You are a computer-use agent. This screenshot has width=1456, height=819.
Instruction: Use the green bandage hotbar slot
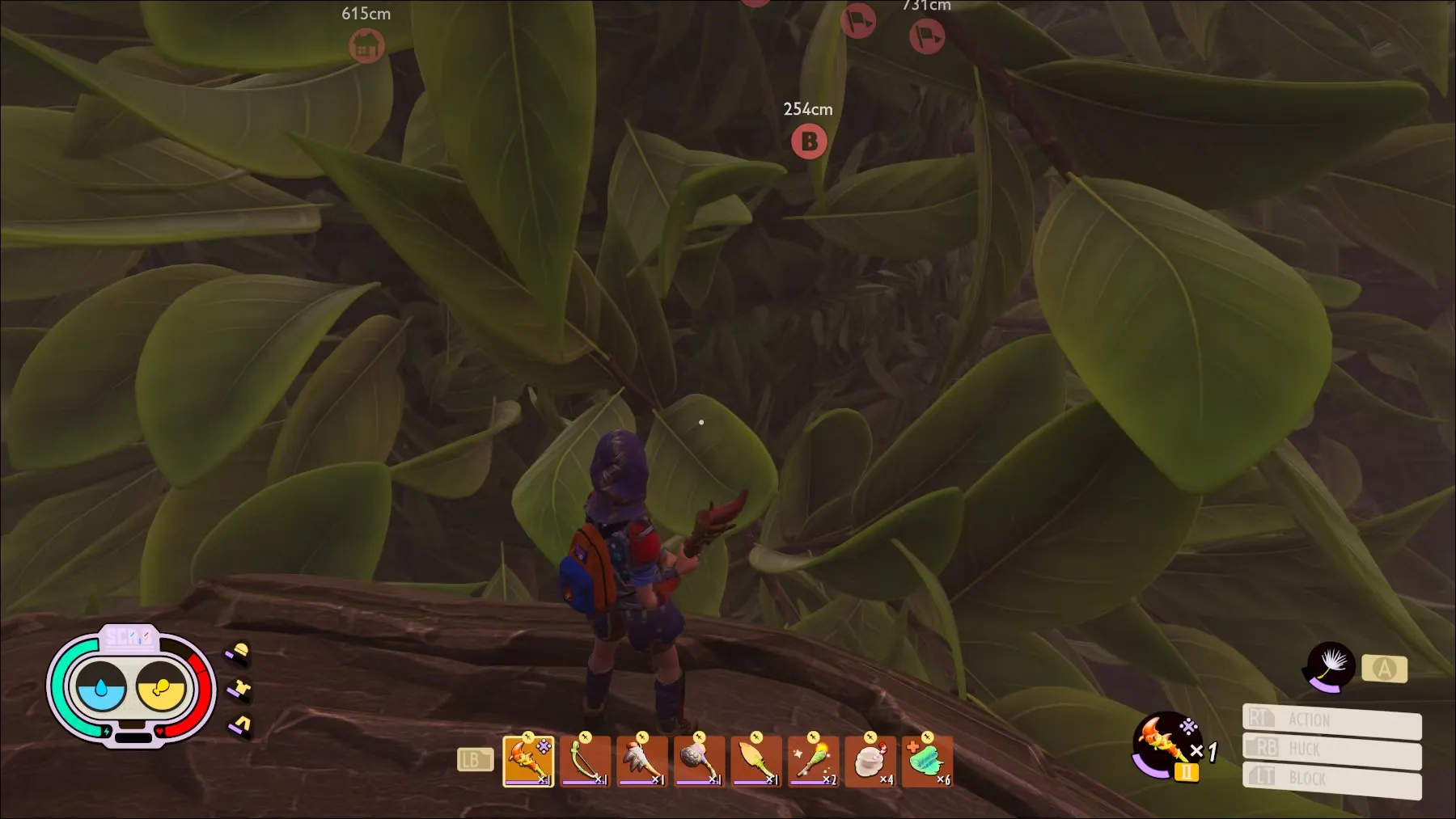click(927, 762)
